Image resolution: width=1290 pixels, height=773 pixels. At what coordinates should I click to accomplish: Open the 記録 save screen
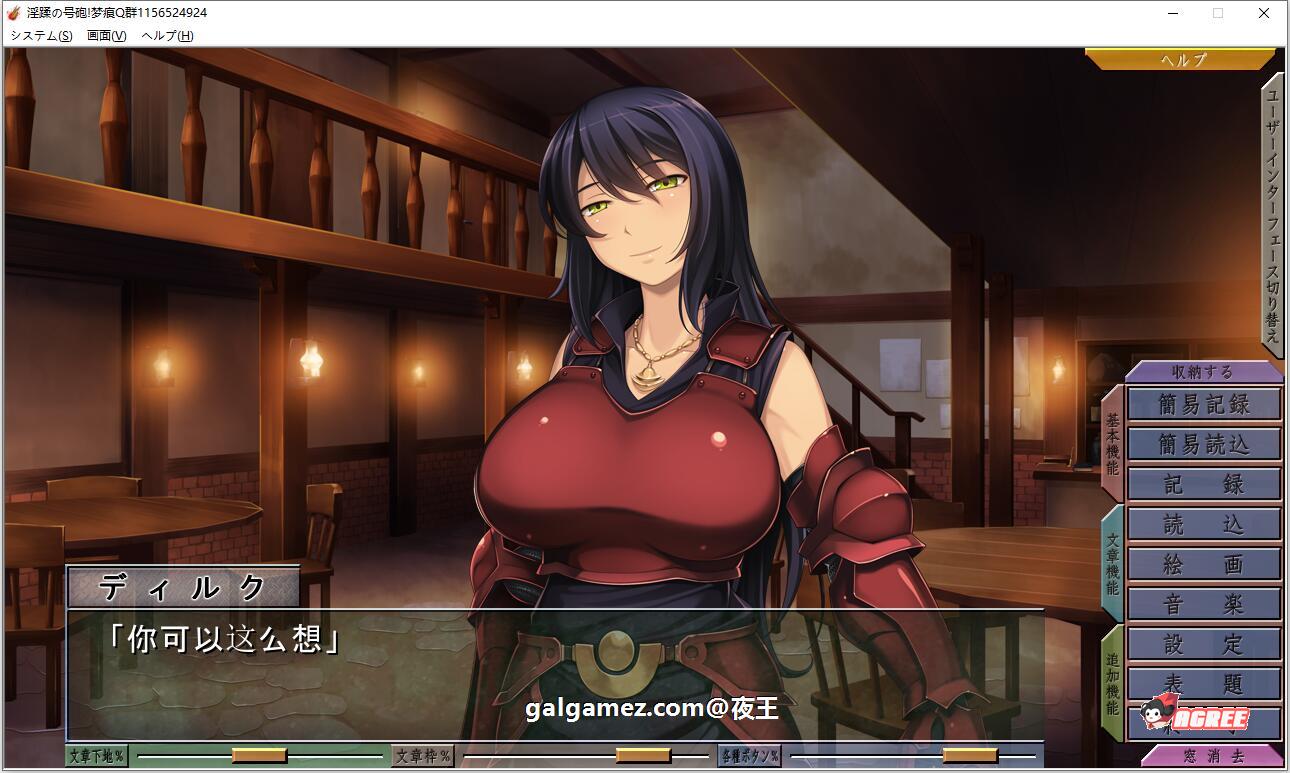click(x=1204, y=484)
